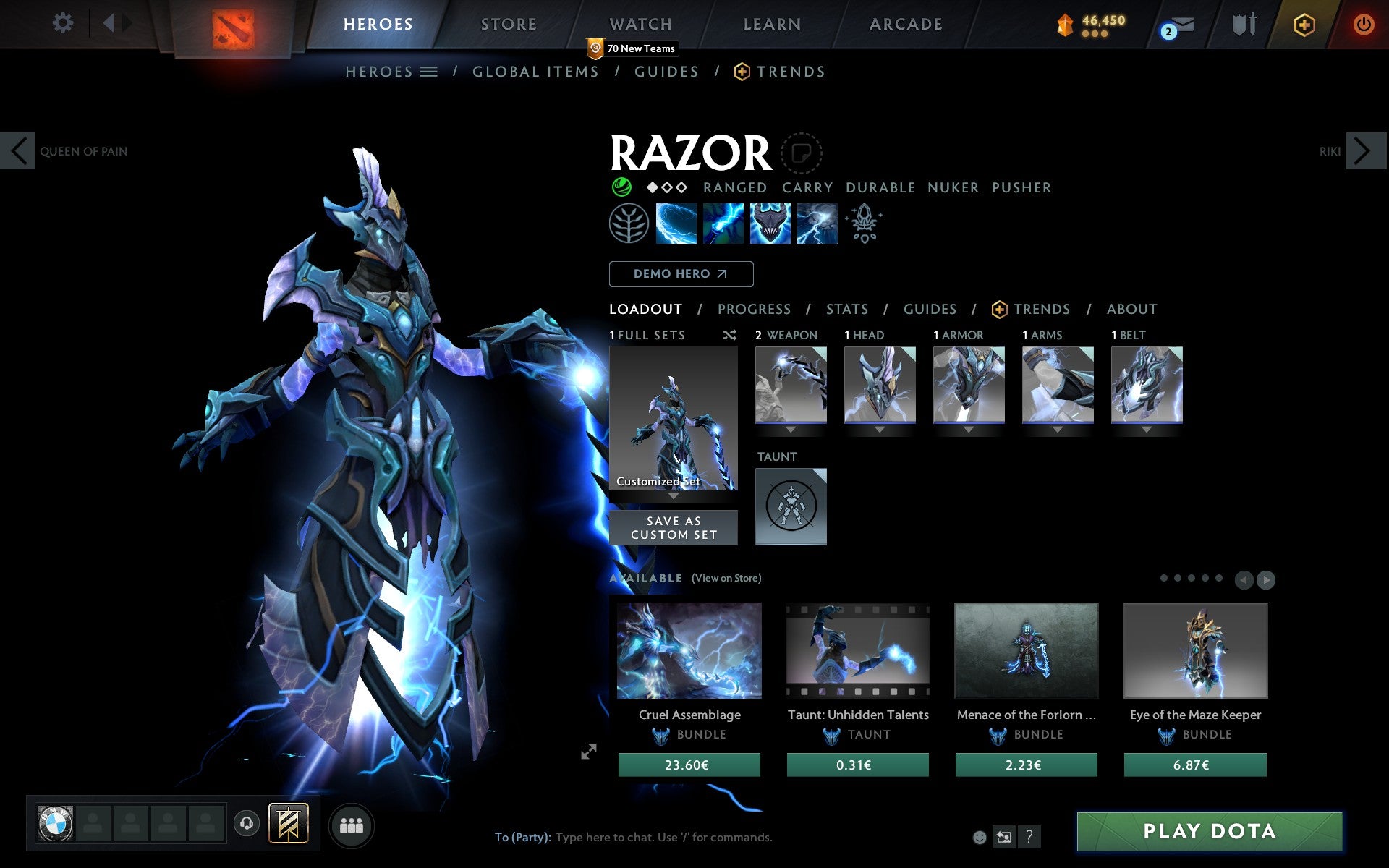Open the settings gear menu
The image size is (1389, 868).
63,23
